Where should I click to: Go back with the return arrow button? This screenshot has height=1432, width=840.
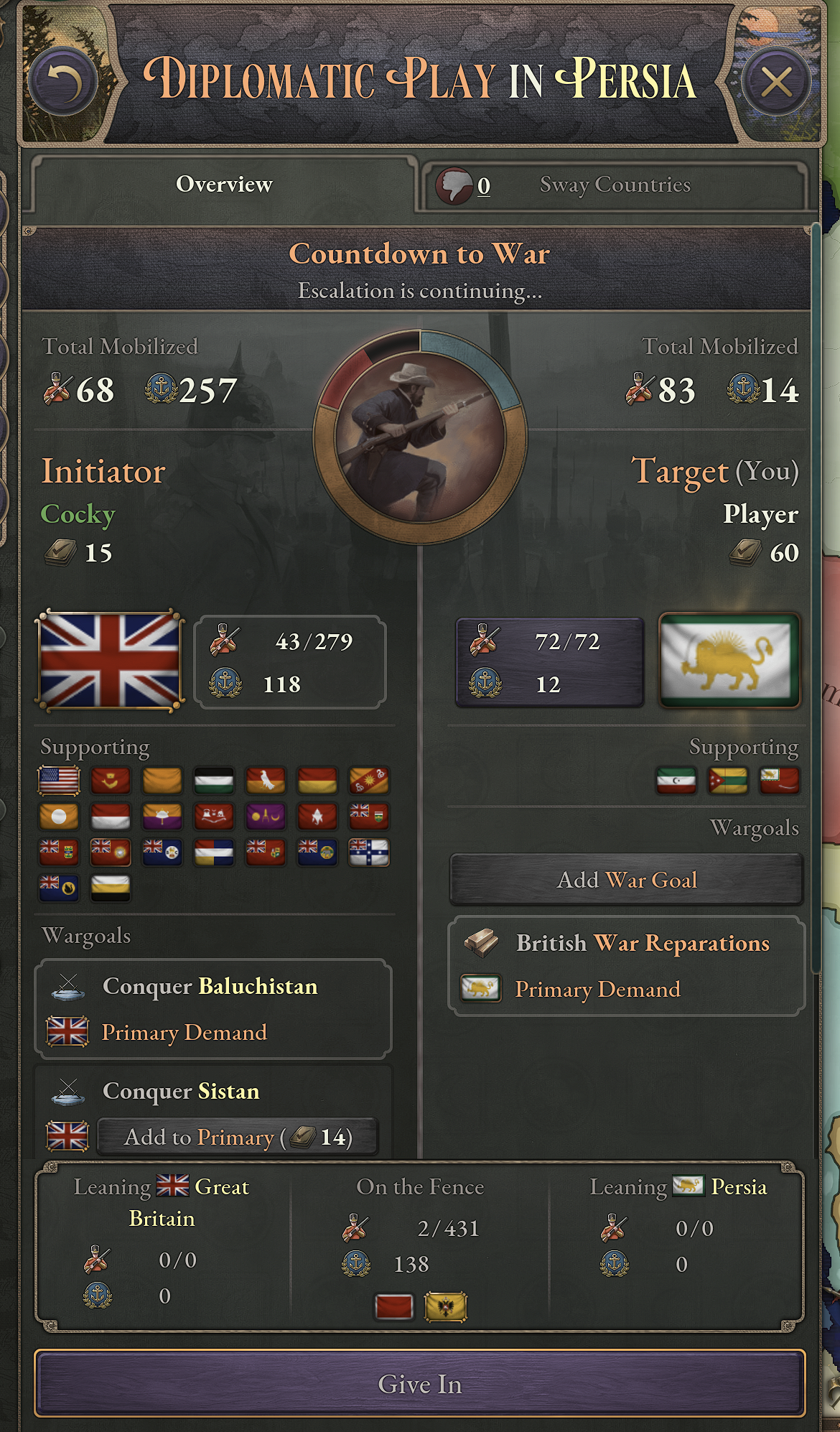point(62,82)
